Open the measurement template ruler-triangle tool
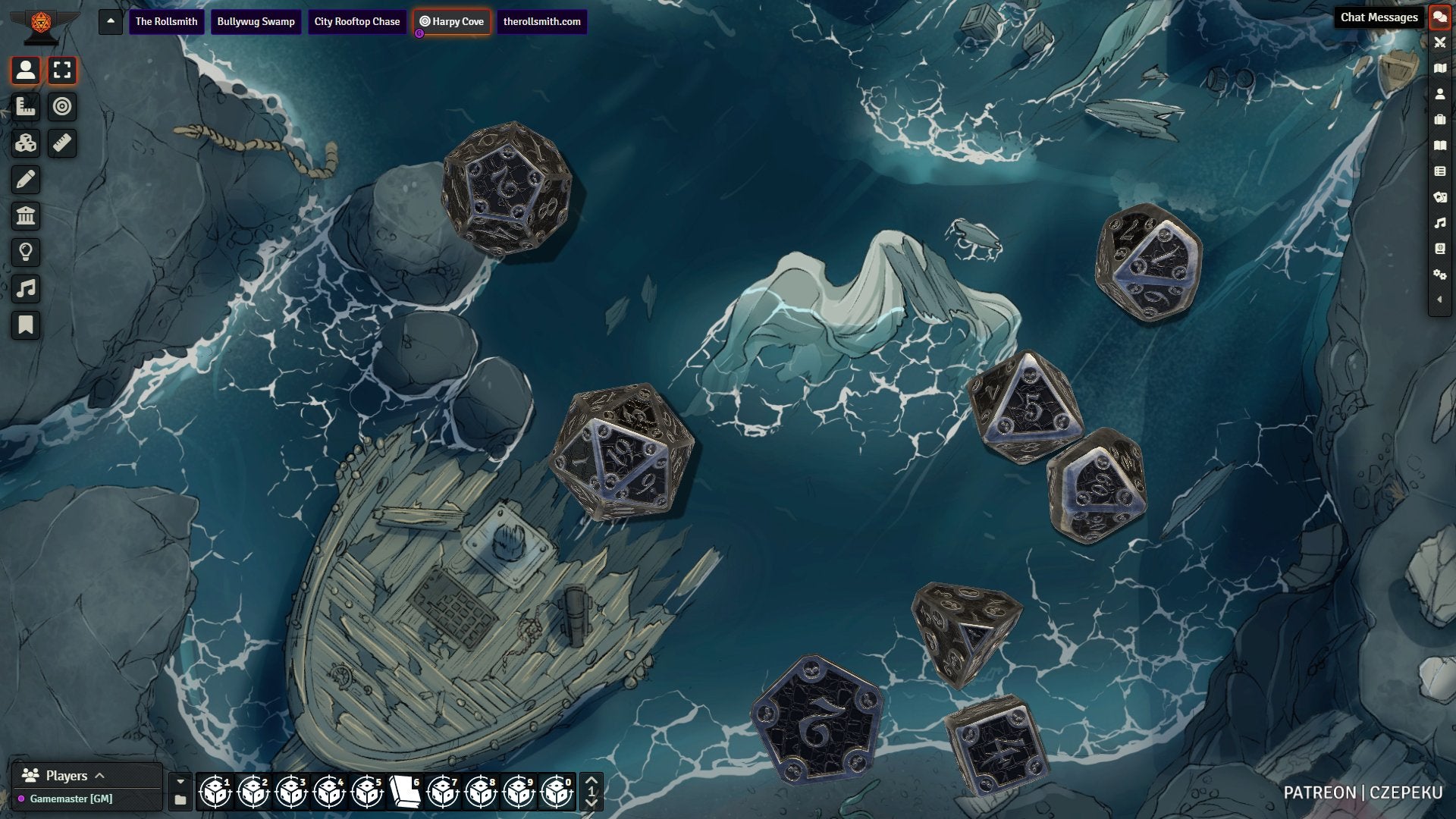 (x=26, y=107)
